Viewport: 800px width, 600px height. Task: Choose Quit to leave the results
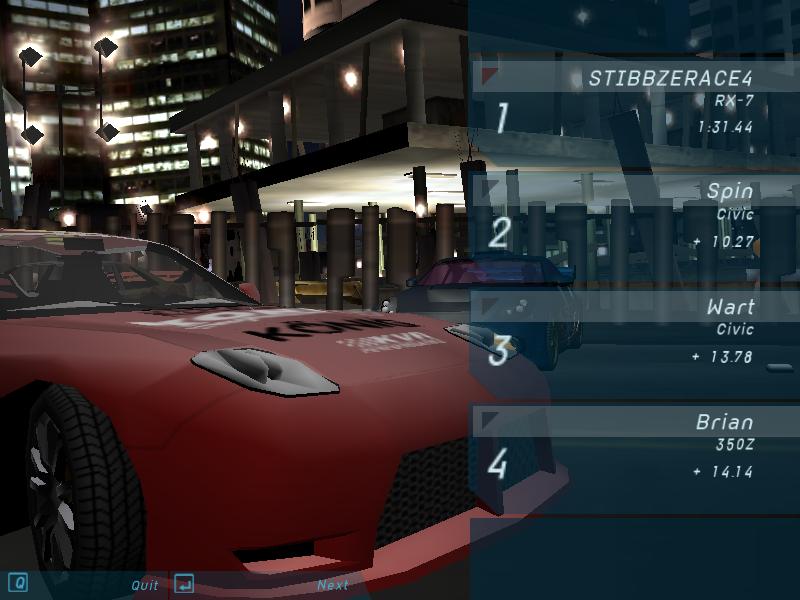[x=144, y=585]
